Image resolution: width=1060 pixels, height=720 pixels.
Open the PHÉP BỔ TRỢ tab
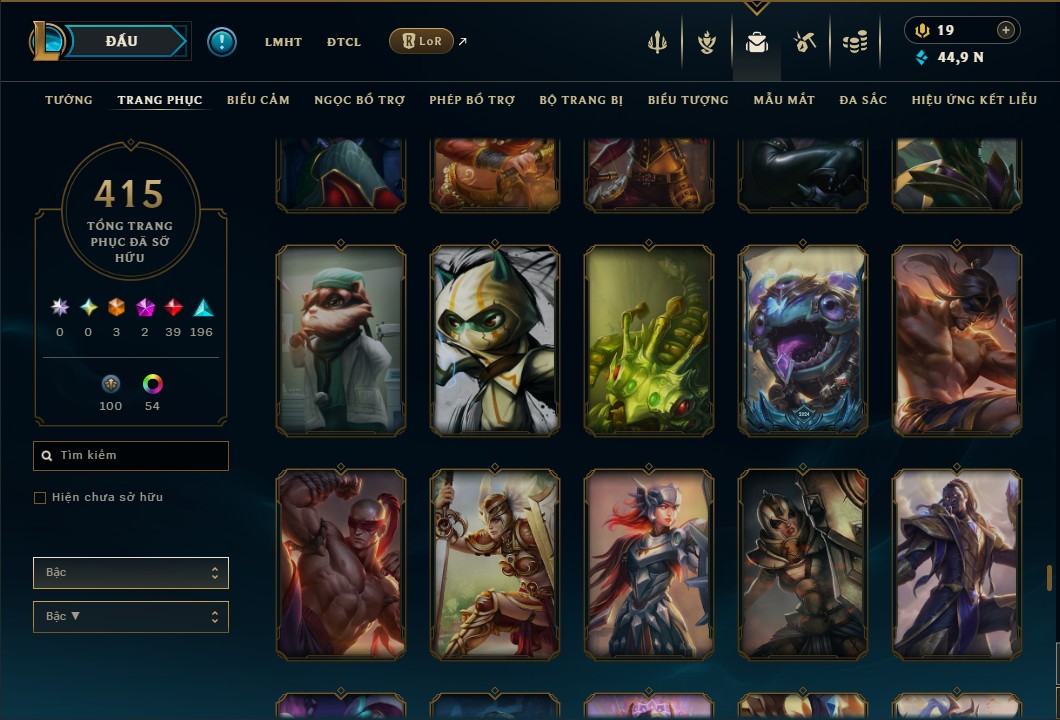472,100
